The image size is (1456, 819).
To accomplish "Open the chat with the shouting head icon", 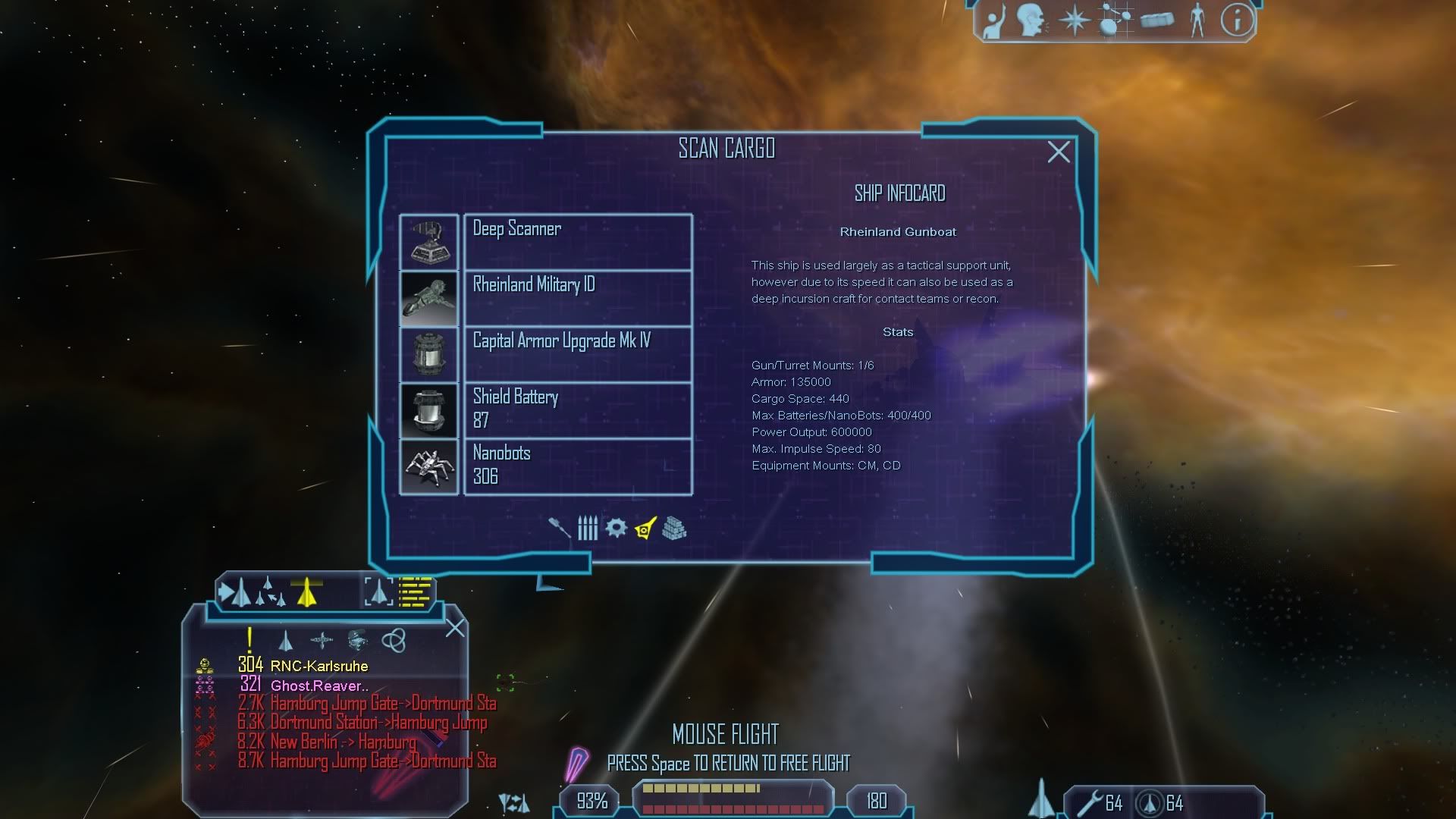I will 1031,20.
